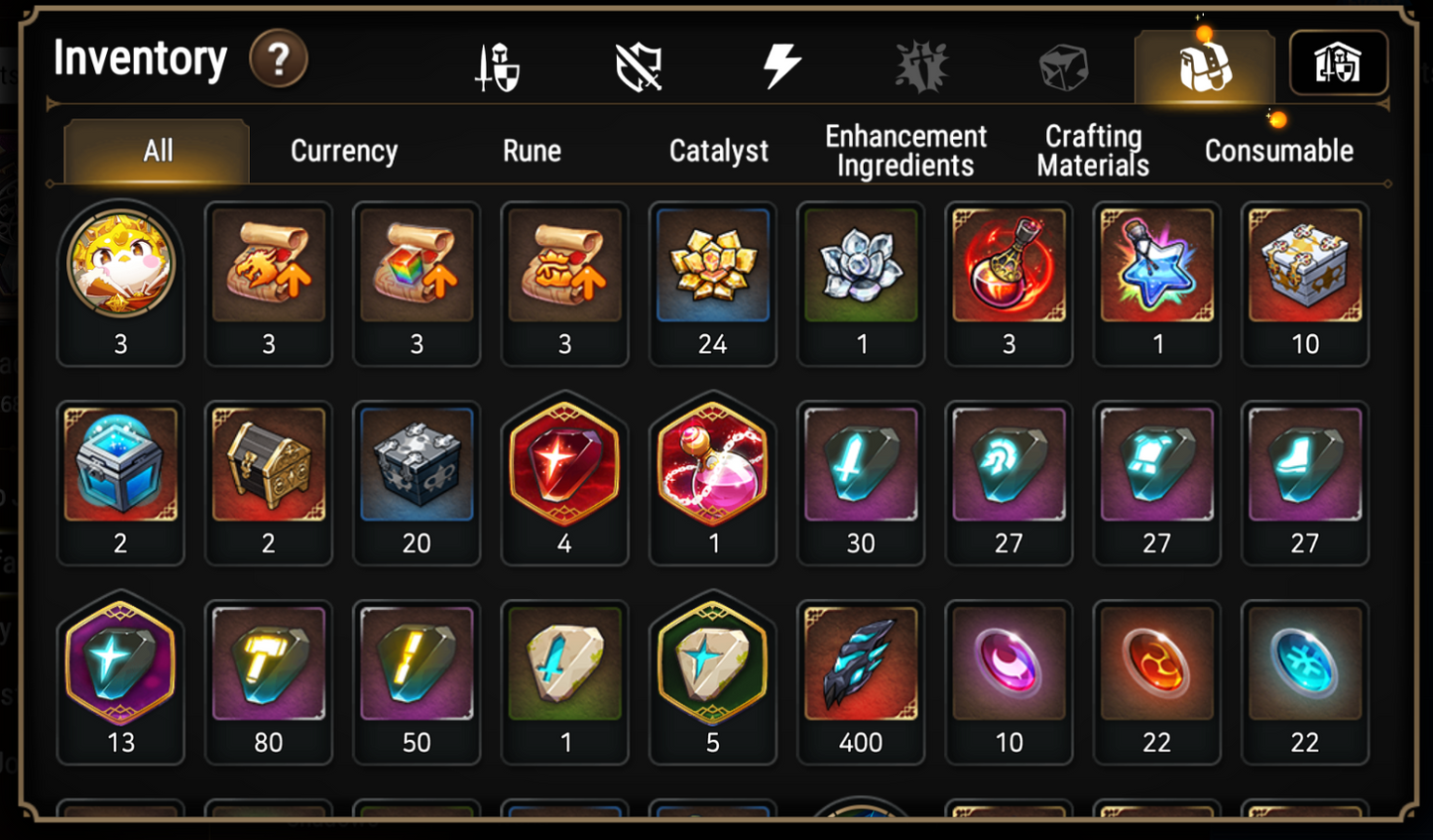The width and height of the screenshot is (1433, 840).
Task: View the Enhancement Ingredients tab
Action: (904, 151)
